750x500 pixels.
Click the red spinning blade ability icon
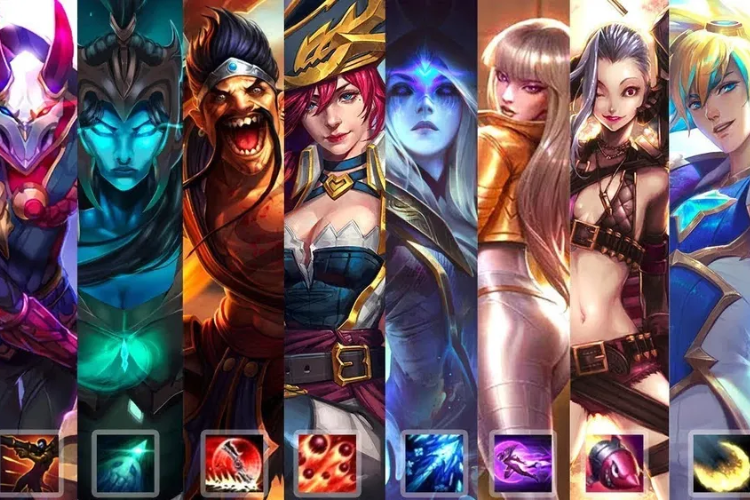tap(232, 462)
